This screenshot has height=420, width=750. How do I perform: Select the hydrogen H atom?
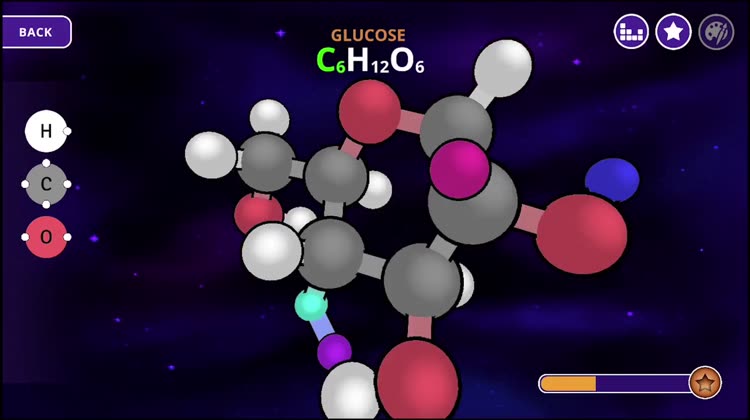46,131
